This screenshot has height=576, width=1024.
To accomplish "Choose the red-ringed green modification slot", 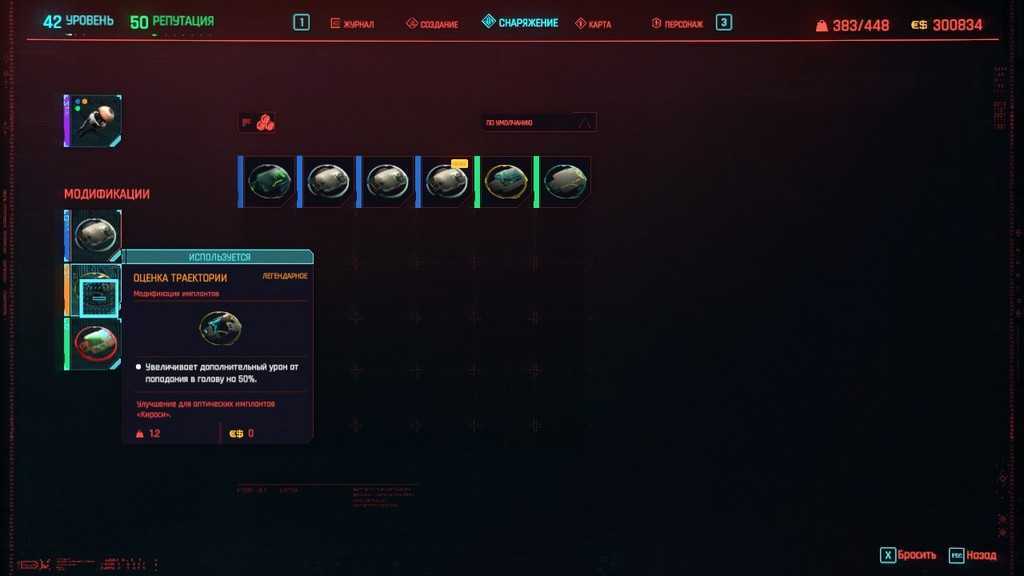I will point(95,344).
